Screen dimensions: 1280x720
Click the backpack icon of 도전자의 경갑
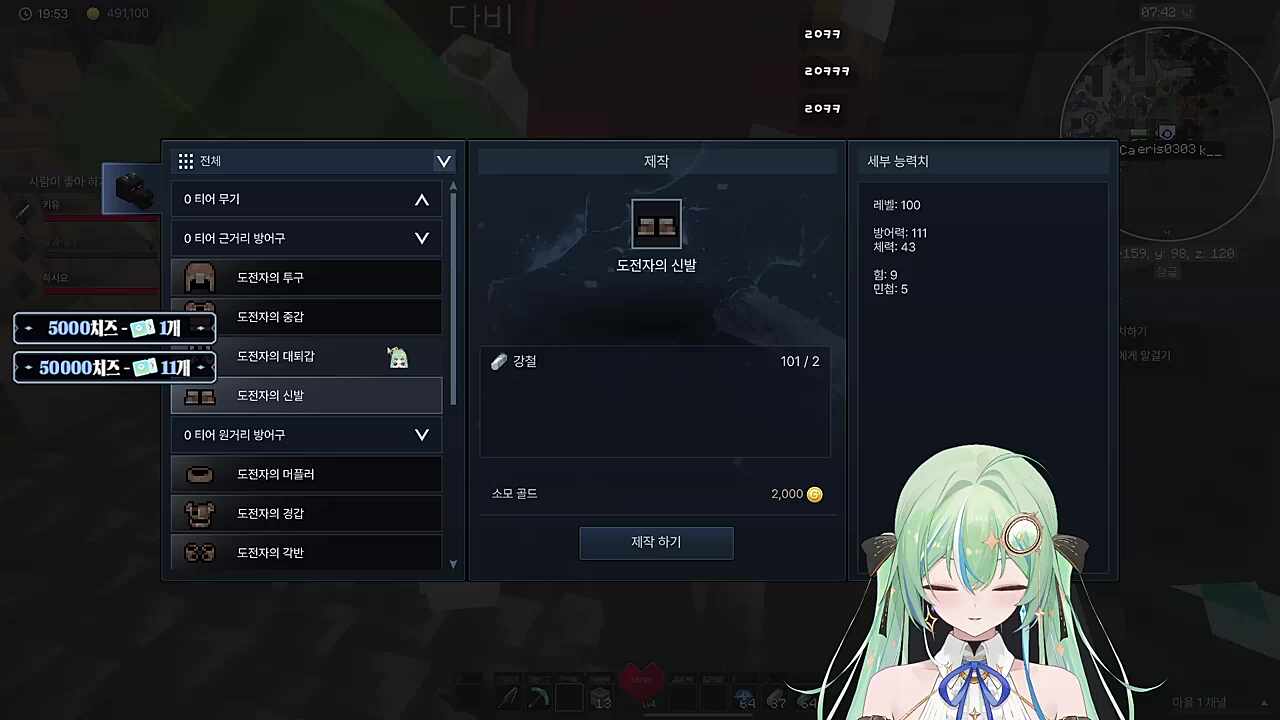tap(198, 513)
